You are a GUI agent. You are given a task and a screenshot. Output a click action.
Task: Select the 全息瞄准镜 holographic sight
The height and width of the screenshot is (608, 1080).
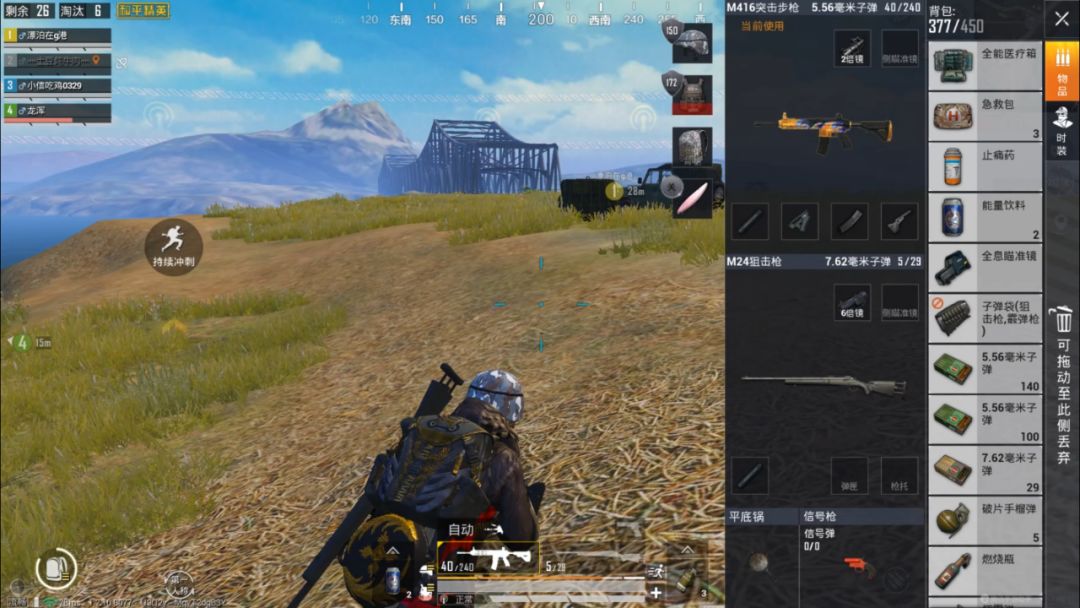985,268
